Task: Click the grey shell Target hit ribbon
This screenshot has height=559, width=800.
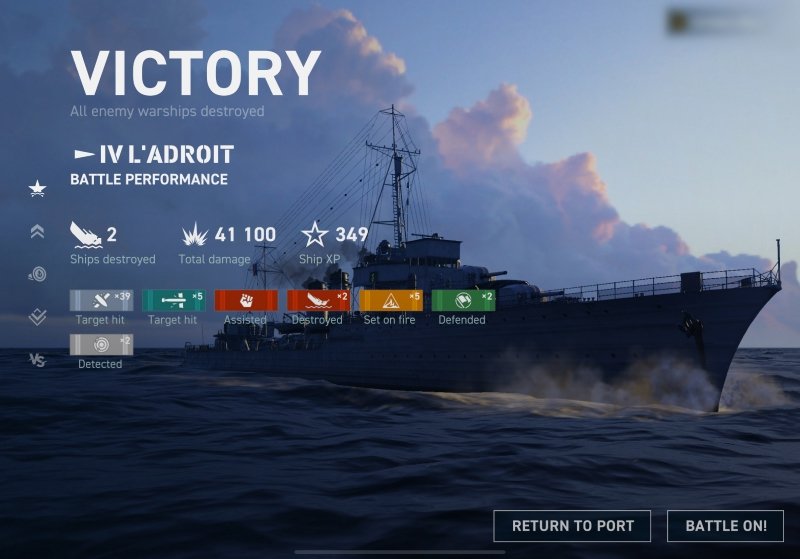Action: click(x=100, y=300)
